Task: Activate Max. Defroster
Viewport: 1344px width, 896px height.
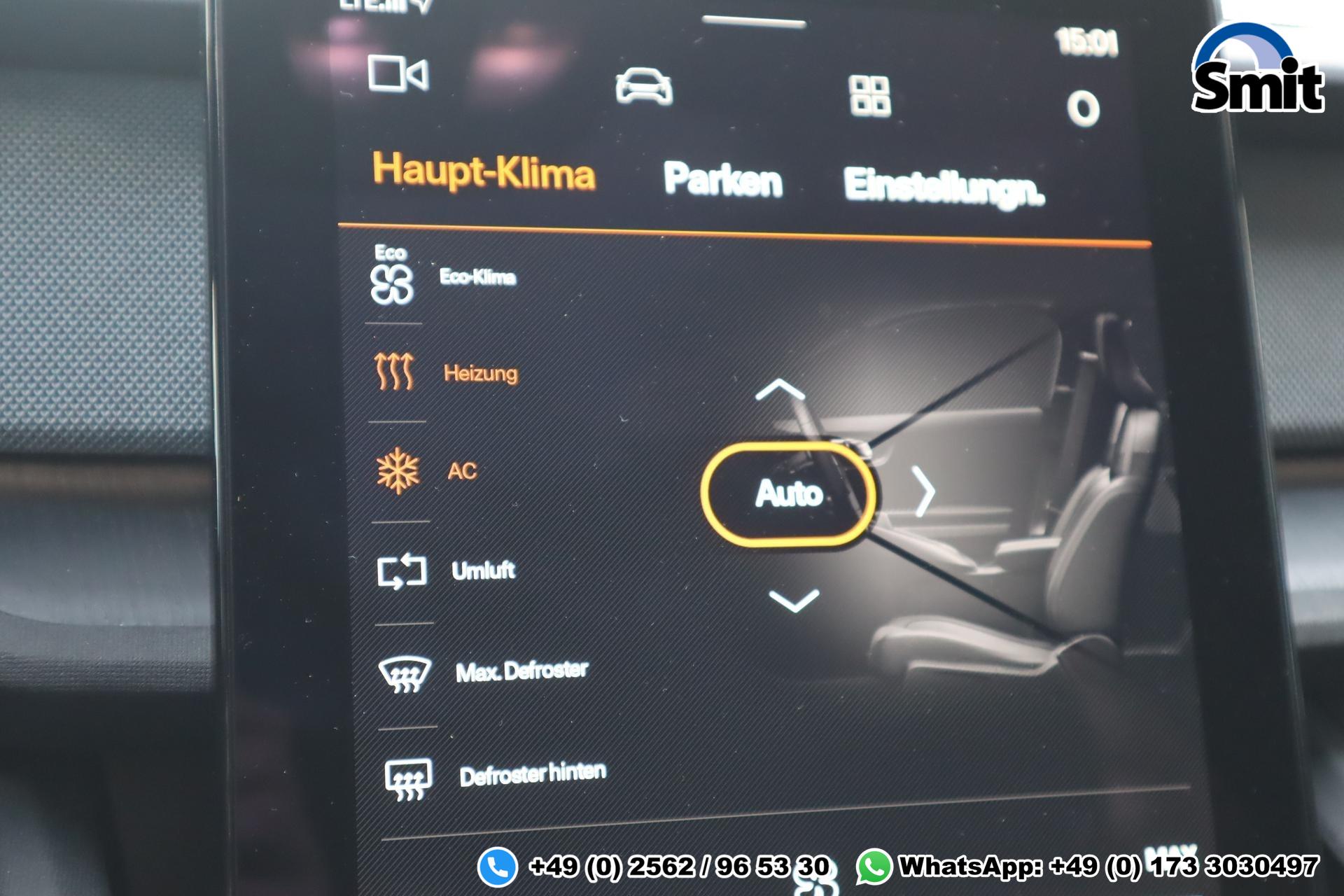Action: point(483,672)
